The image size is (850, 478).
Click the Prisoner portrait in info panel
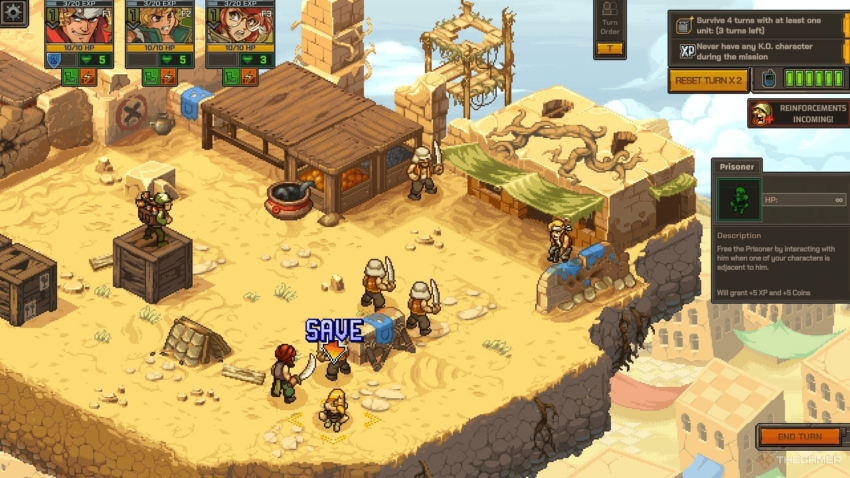739,200
